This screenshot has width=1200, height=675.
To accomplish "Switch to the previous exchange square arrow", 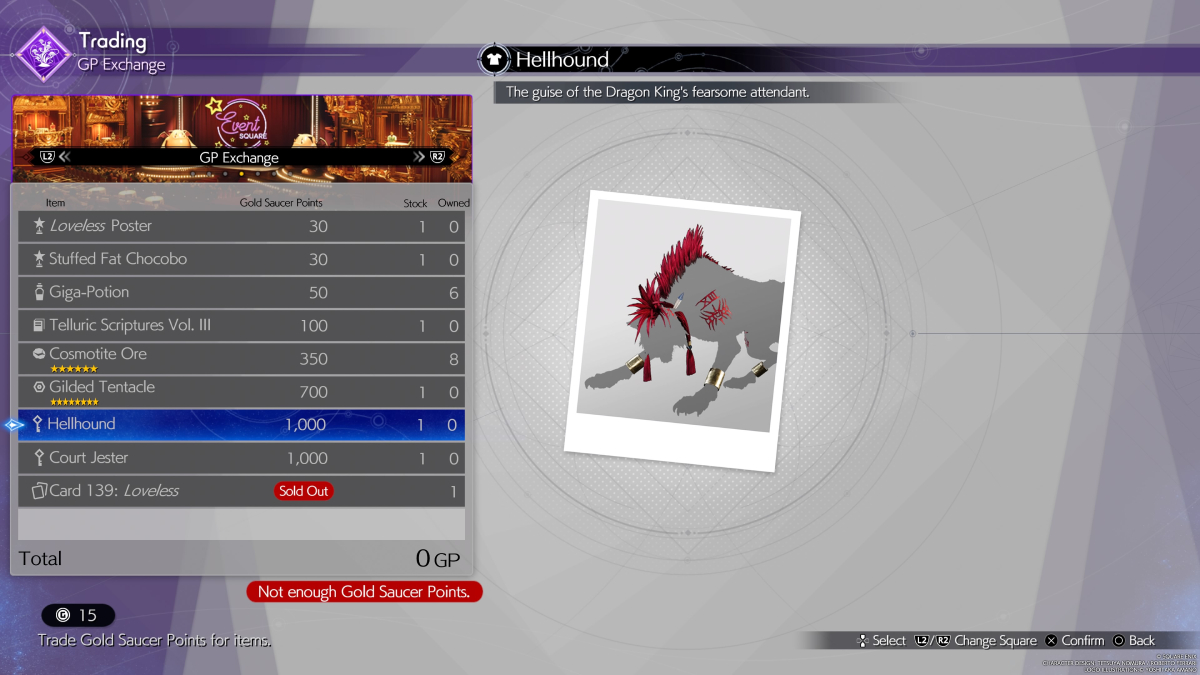I will coord(64,157).
